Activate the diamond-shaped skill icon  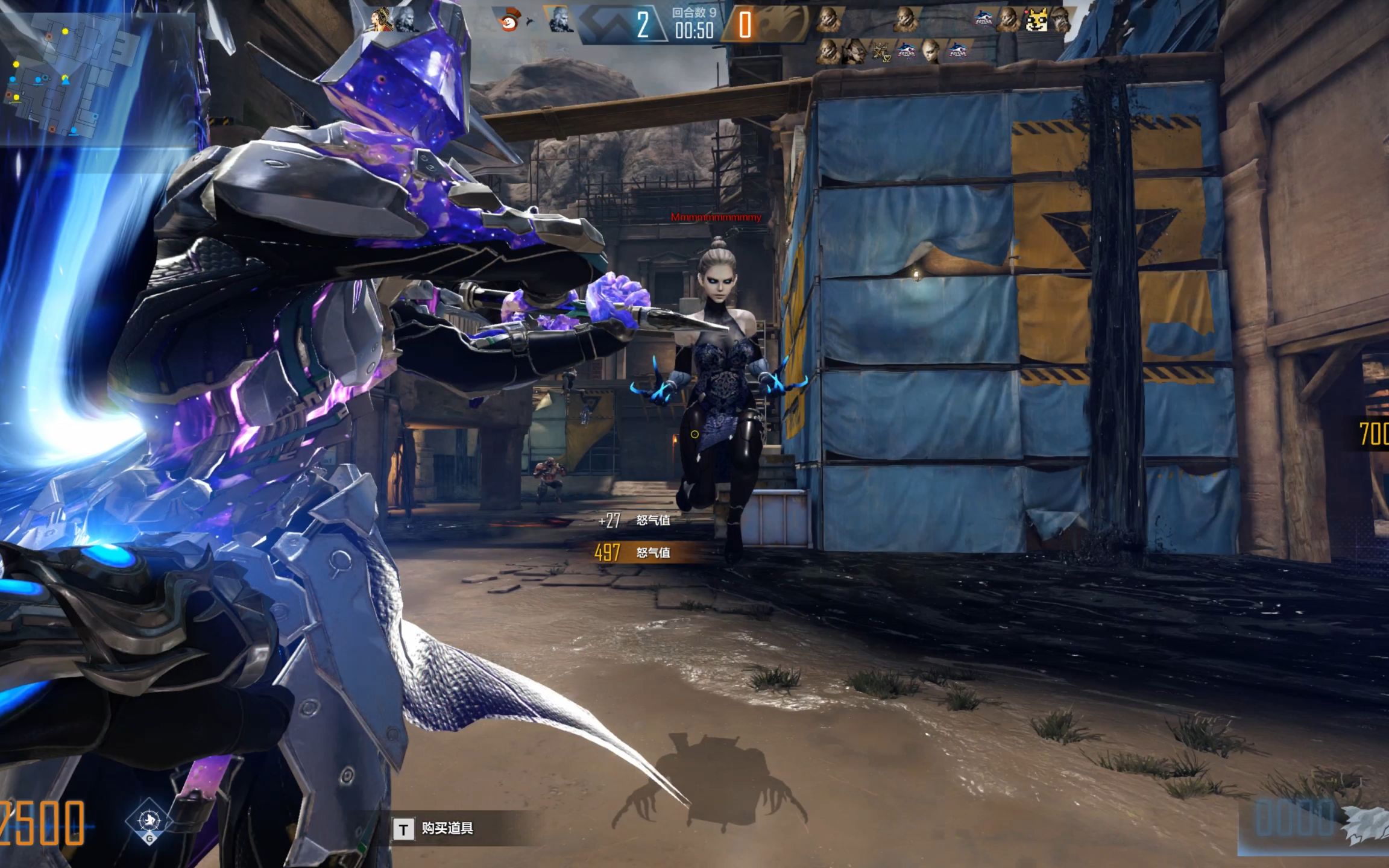click(149, 820)
